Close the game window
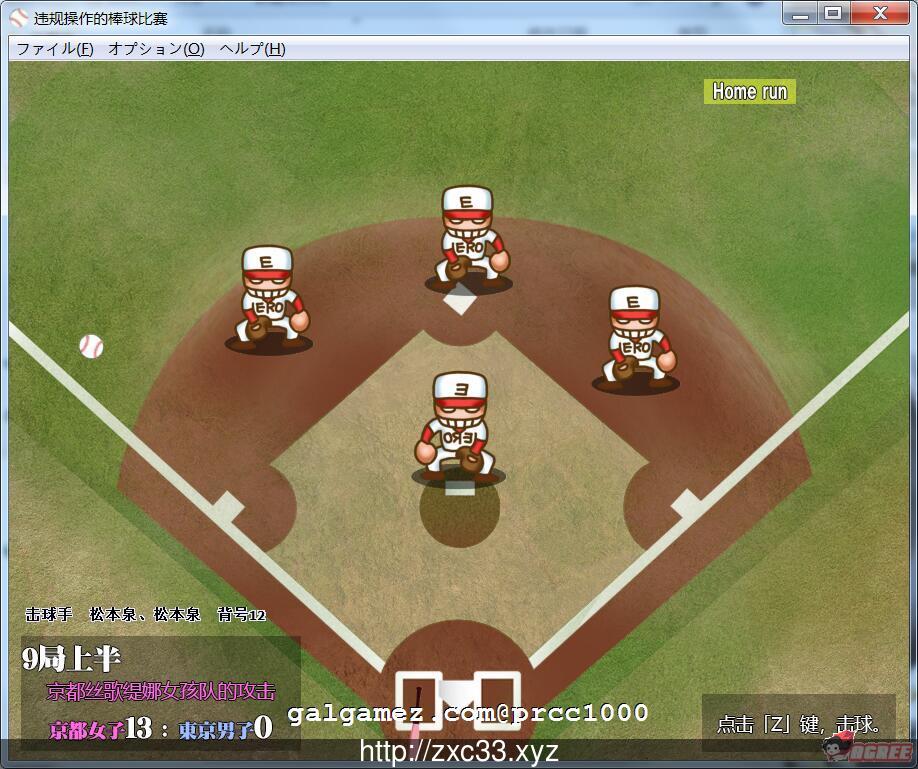The height and width of the screenshot is (769, 918). 879,13
